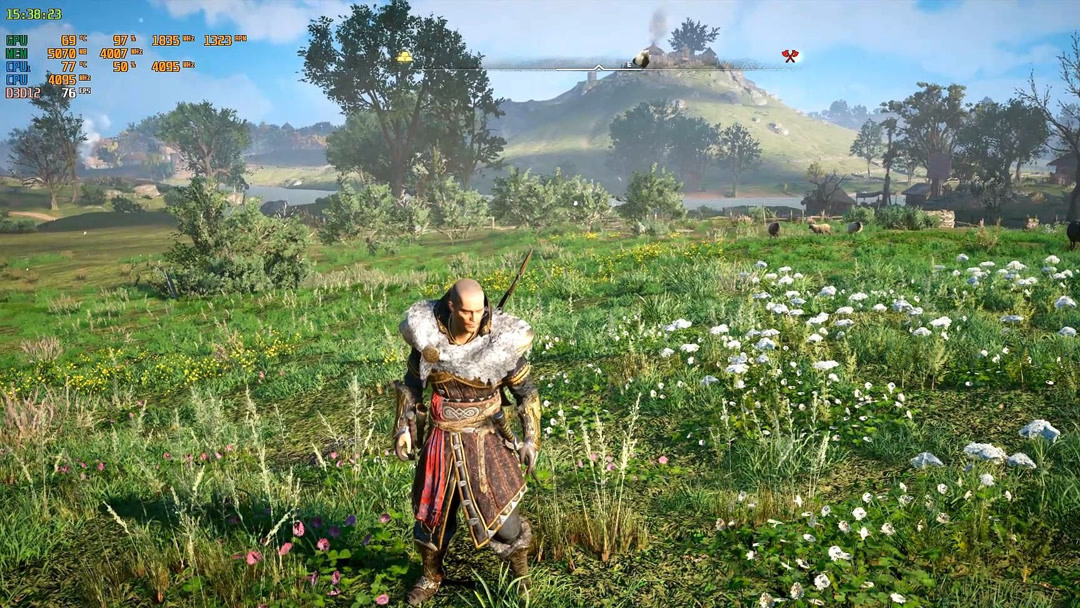This screenshot has height=608, width=1080.
Task: Select the black-and-white marker beside the E heading
Action: 641,60
